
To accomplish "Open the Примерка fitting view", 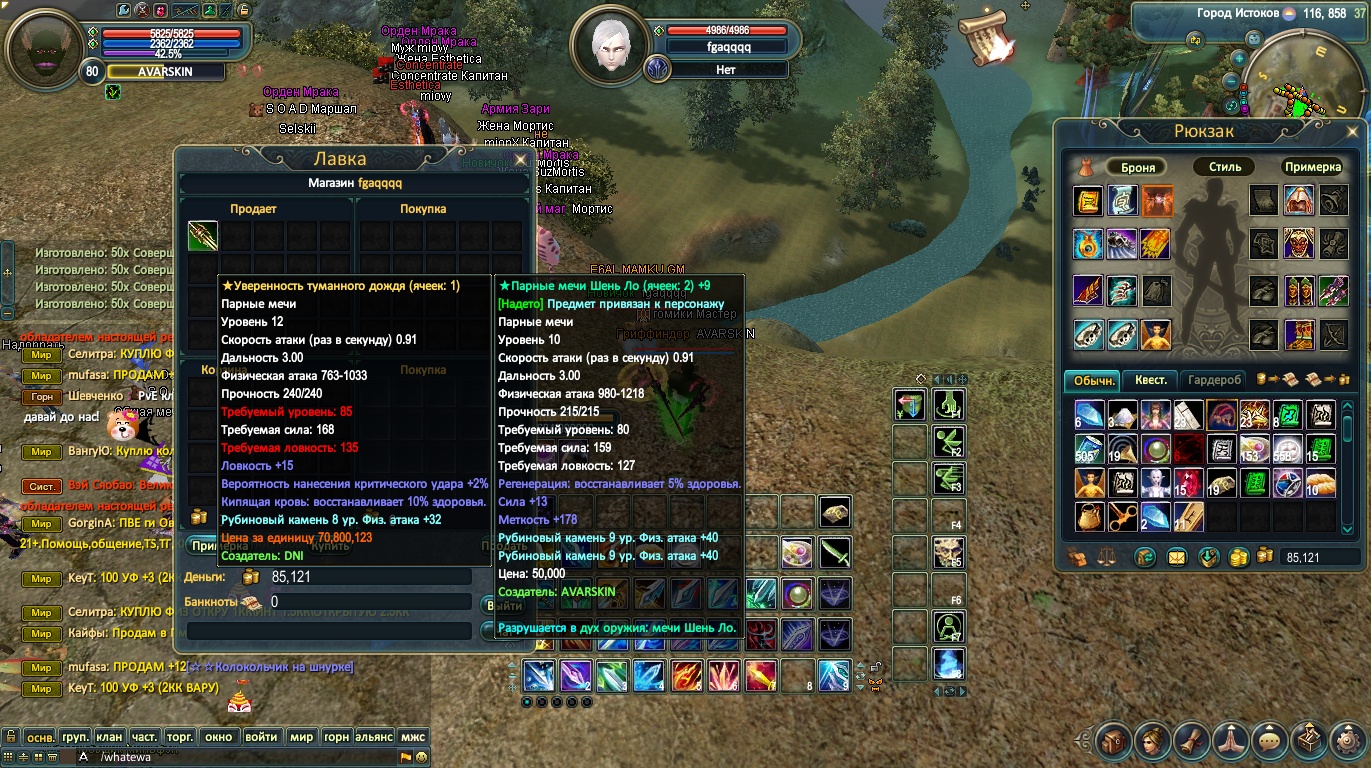I will click(1312, 167).
